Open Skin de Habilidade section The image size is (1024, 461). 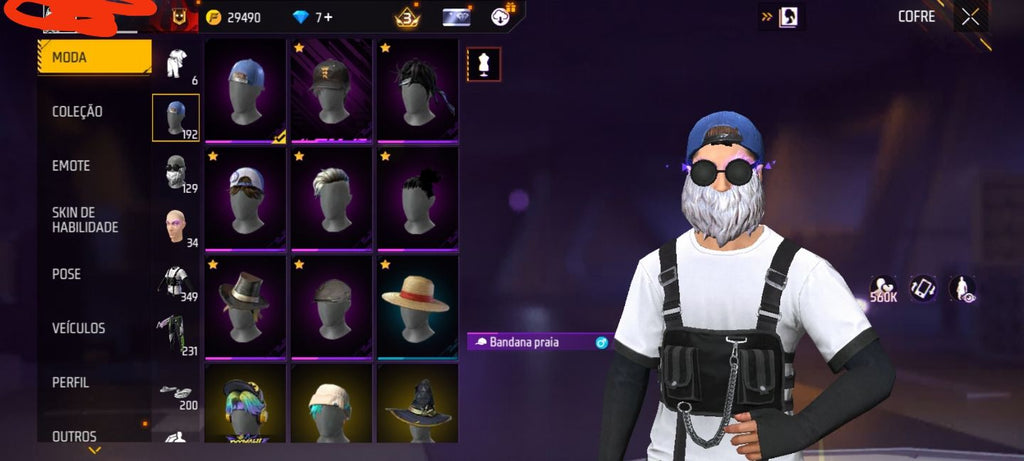pyautogui.click(x=85, y=220)
